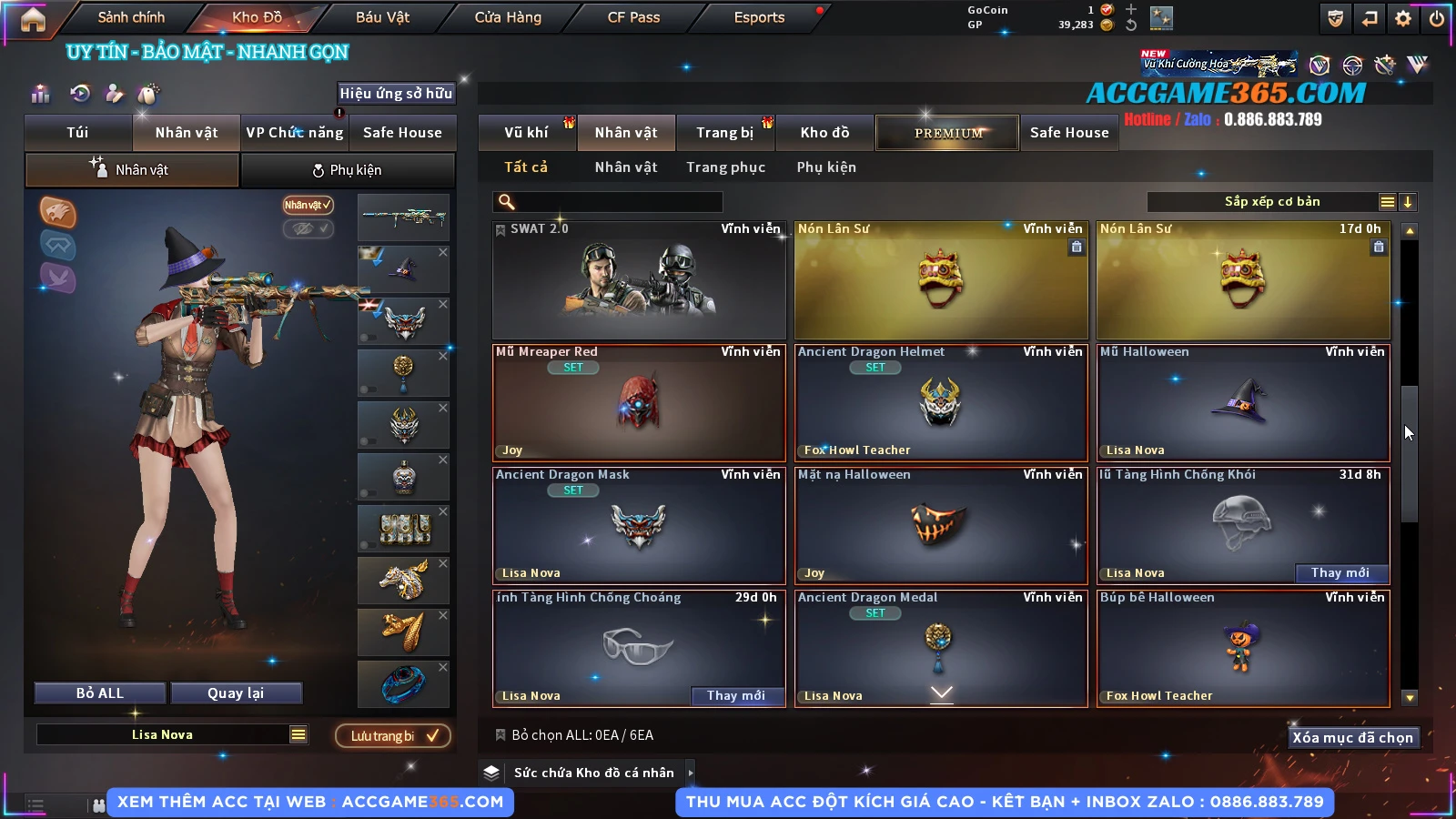Select the Mũ Halloween witch hat item

coord(1243,402)
